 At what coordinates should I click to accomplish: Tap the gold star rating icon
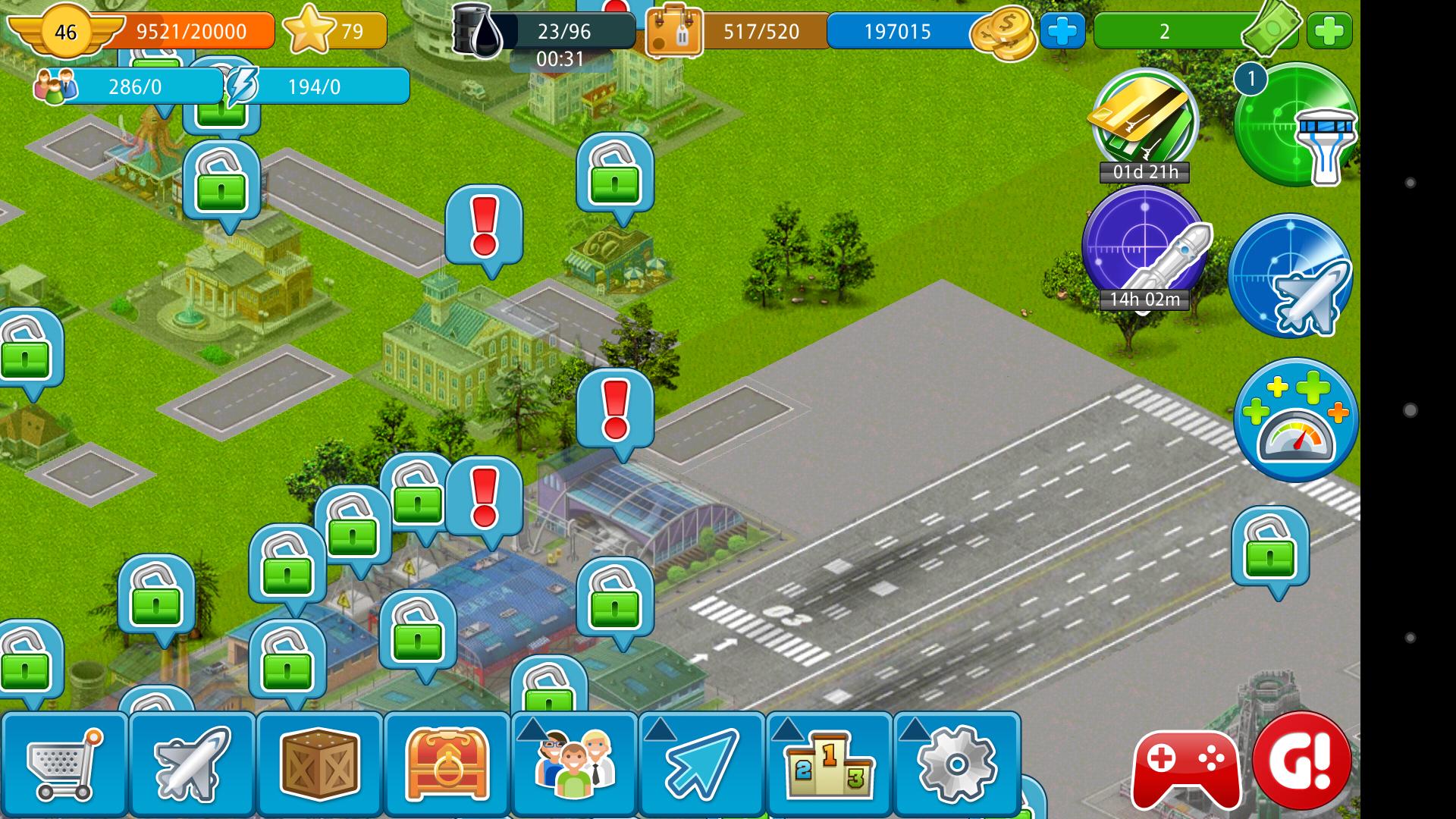(x=309, y=31)
